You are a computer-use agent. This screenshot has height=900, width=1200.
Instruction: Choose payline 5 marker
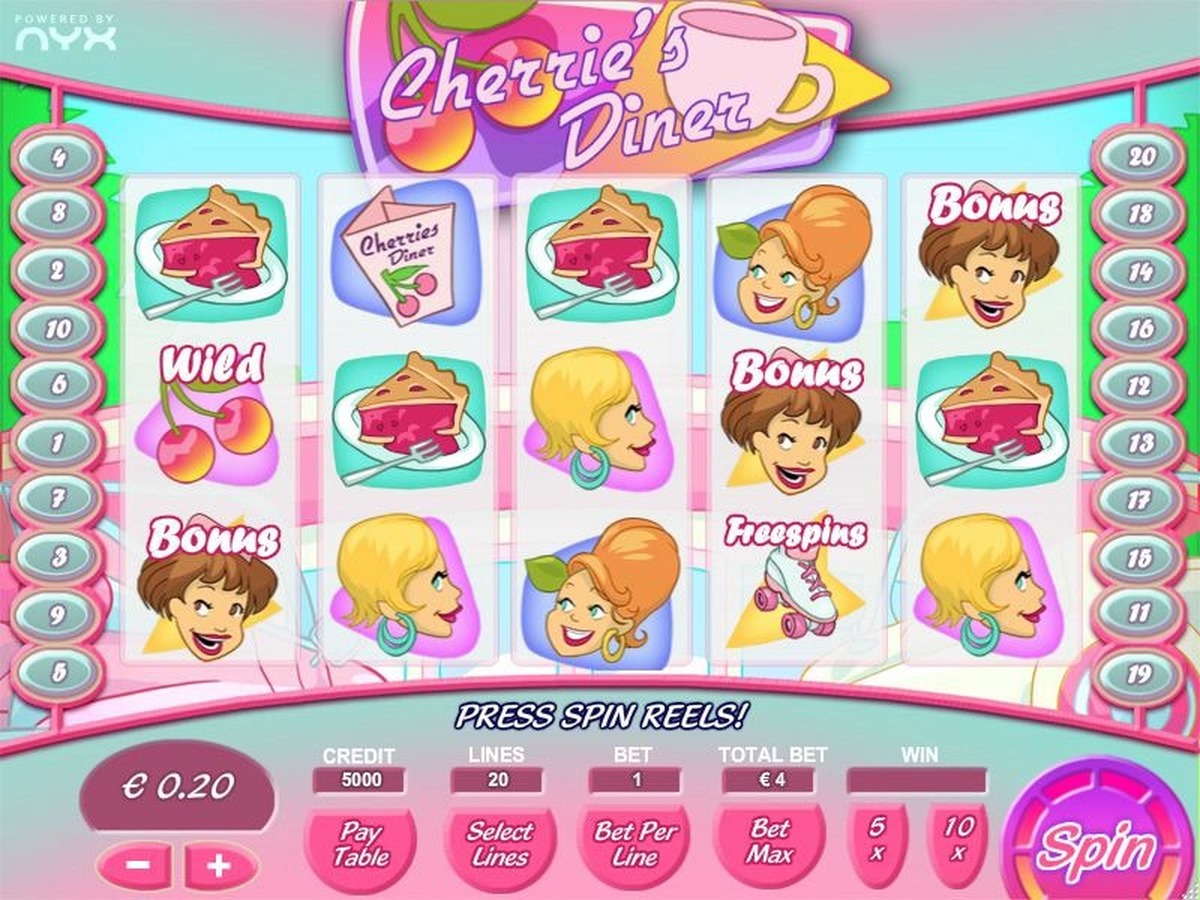(58, 671)
